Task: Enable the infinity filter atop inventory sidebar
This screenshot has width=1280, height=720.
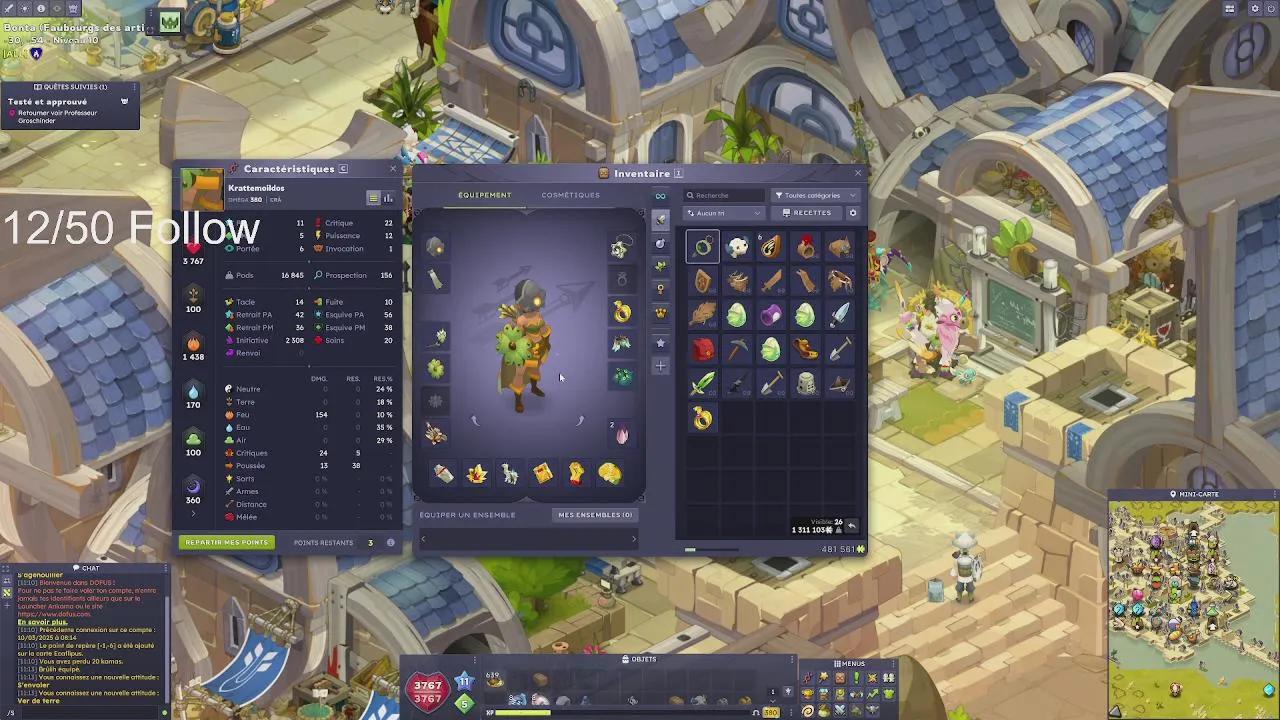Action: point(660,198)
